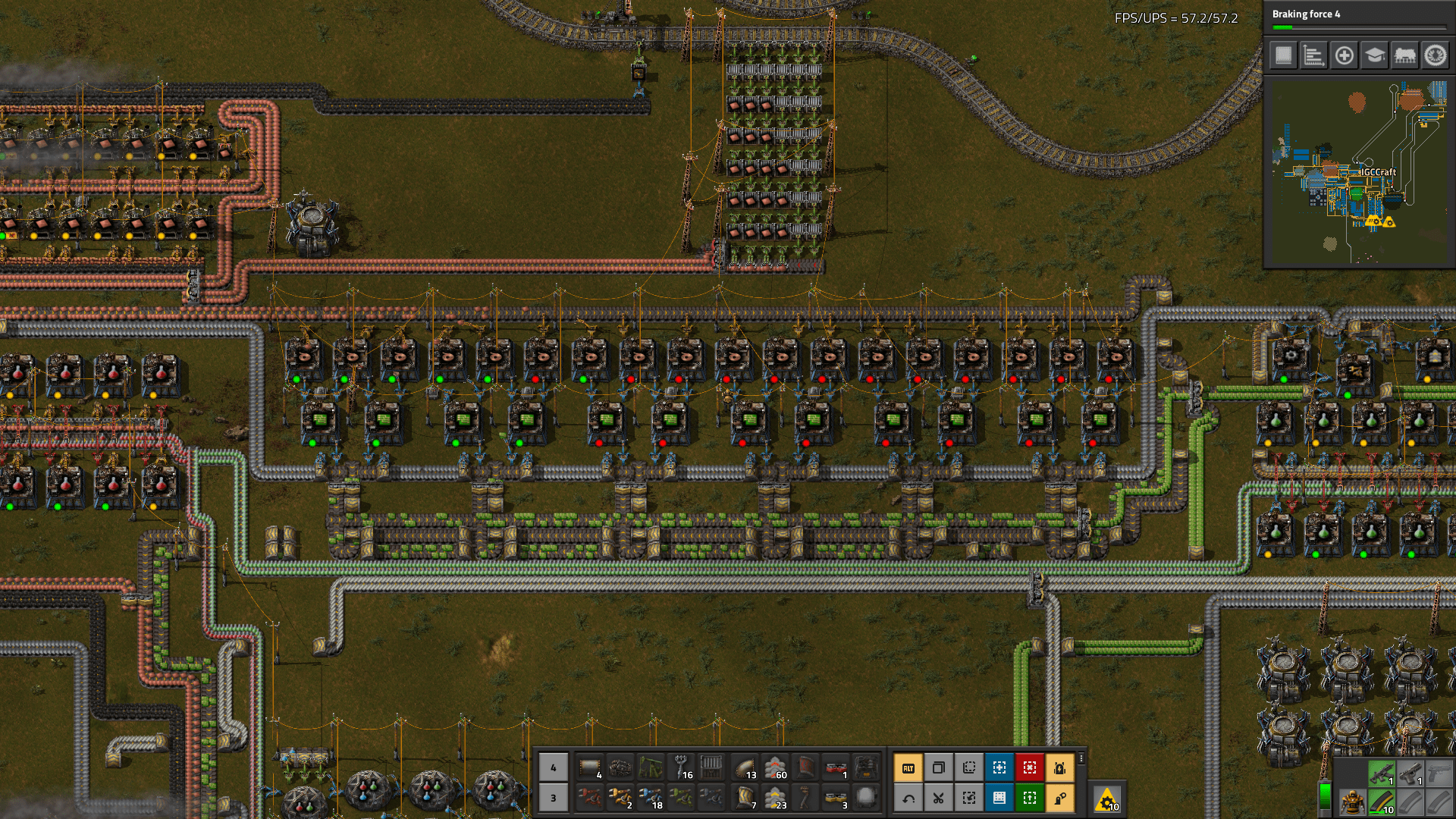Open the train overview from the locomotive icon

tap(1404, 56)
